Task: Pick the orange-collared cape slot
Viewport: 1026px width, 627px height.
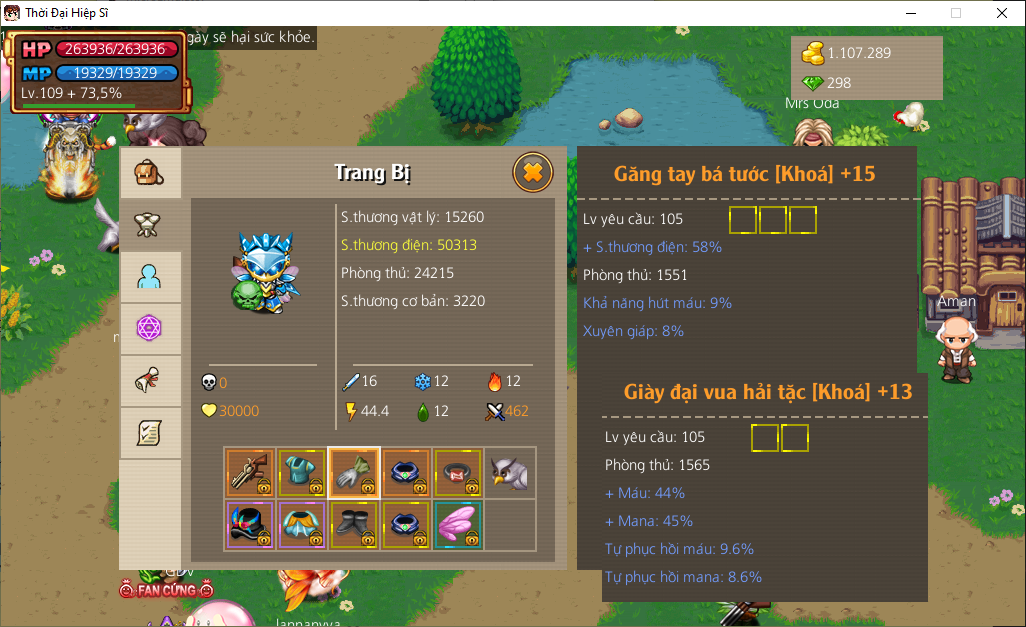Action: [x=302, y=524]
